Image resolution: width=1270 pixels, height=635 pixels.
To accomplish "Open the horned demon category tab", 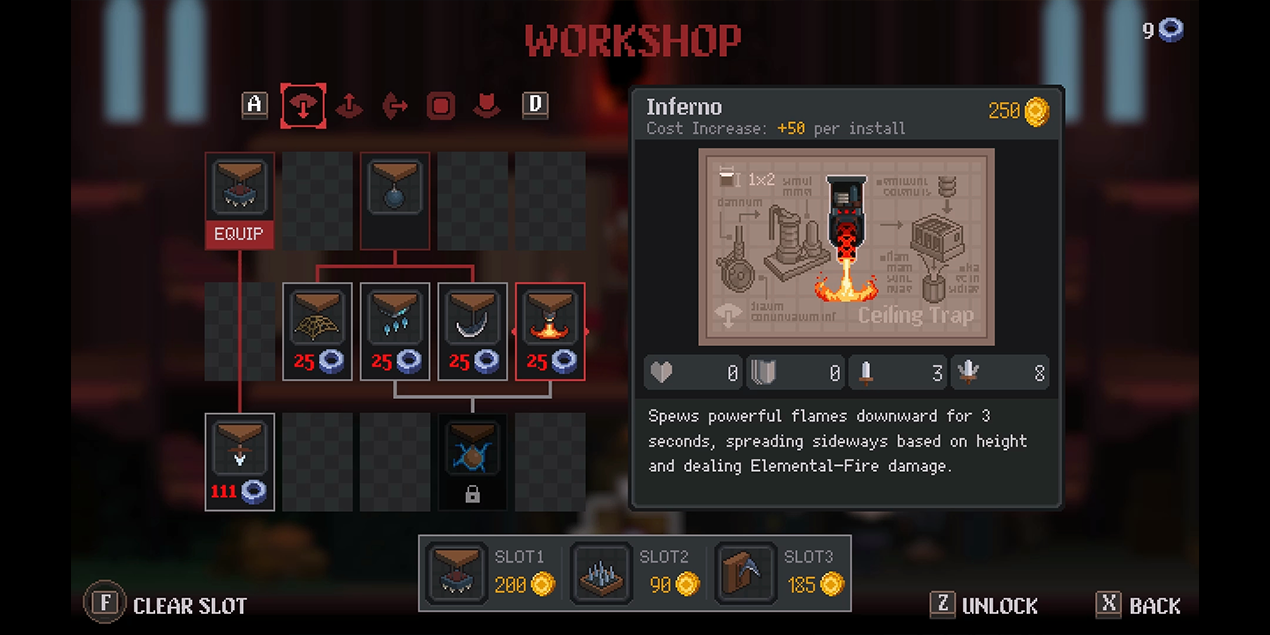I will tap(487, 105).
